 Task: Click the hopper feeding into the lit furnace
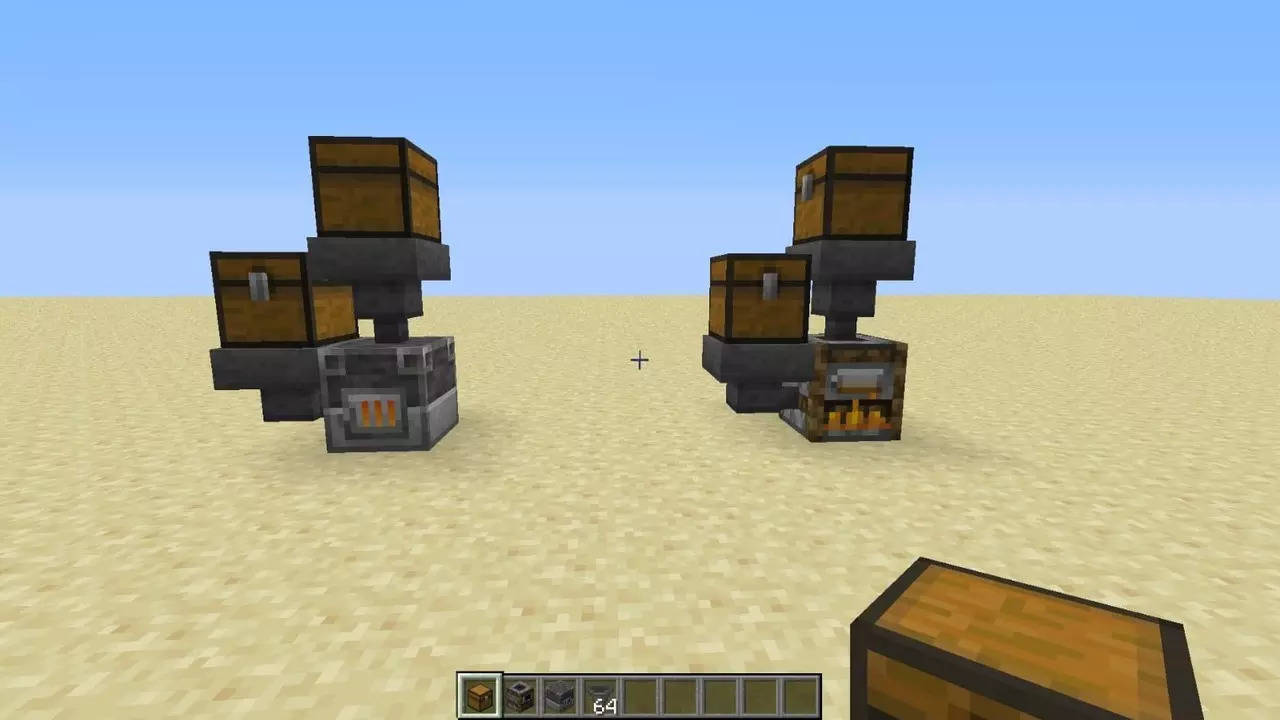click(x=845, y=290)
